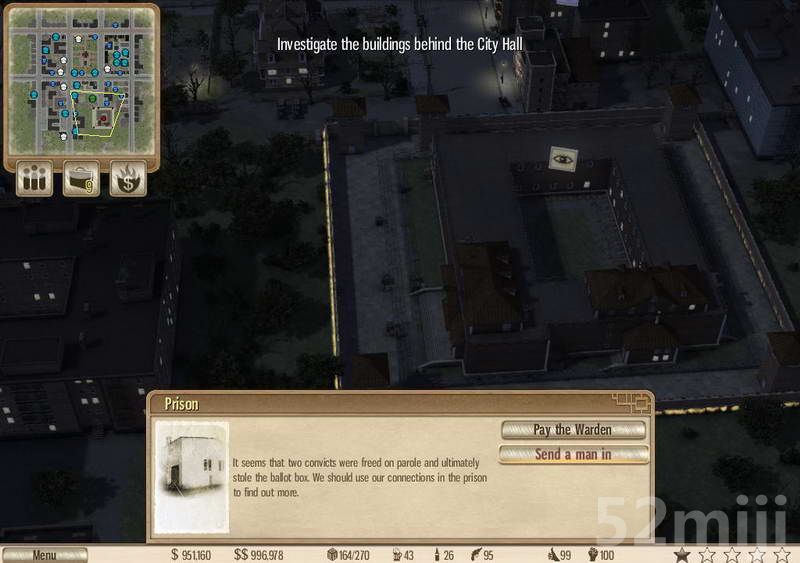Screen dimensions: 800x563
Task: Open the Menu button in the status bar
Action: (44, 555)
